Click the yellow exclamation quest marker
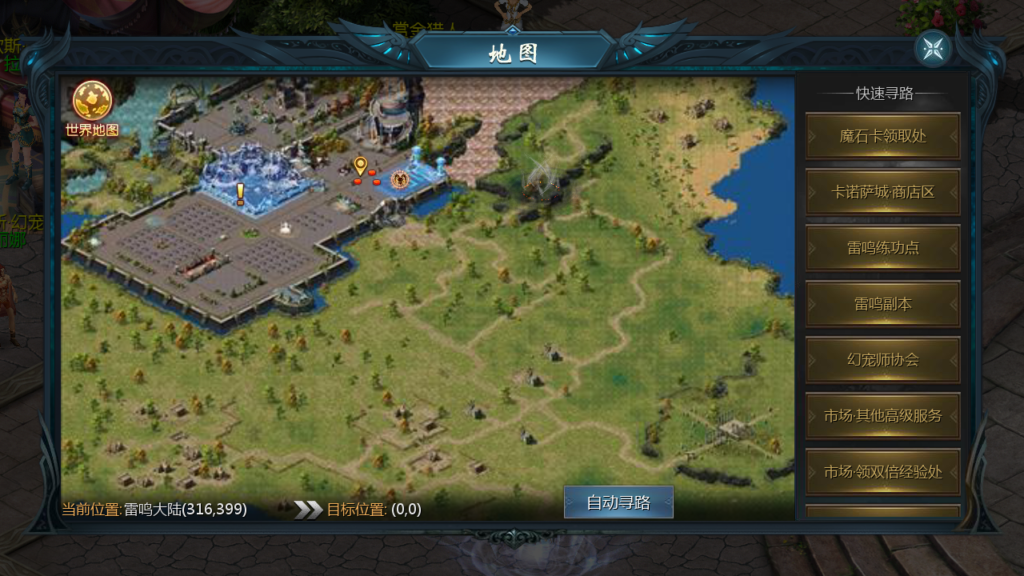Image resolution: width=1024 pixels, height=576 pixels. [240, 194]
